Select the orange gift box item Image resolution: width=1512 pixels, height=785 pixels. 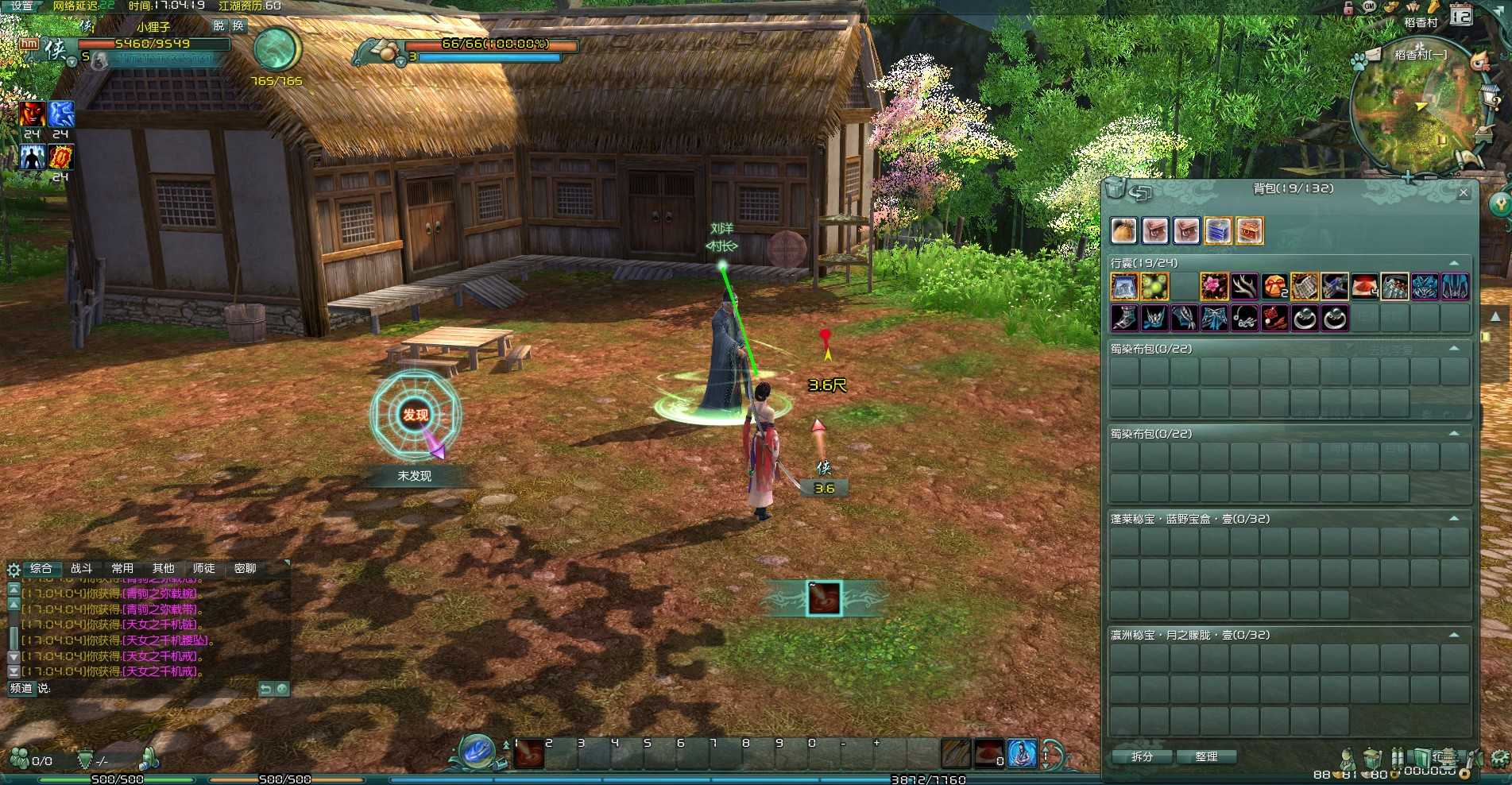[1274, 286]
